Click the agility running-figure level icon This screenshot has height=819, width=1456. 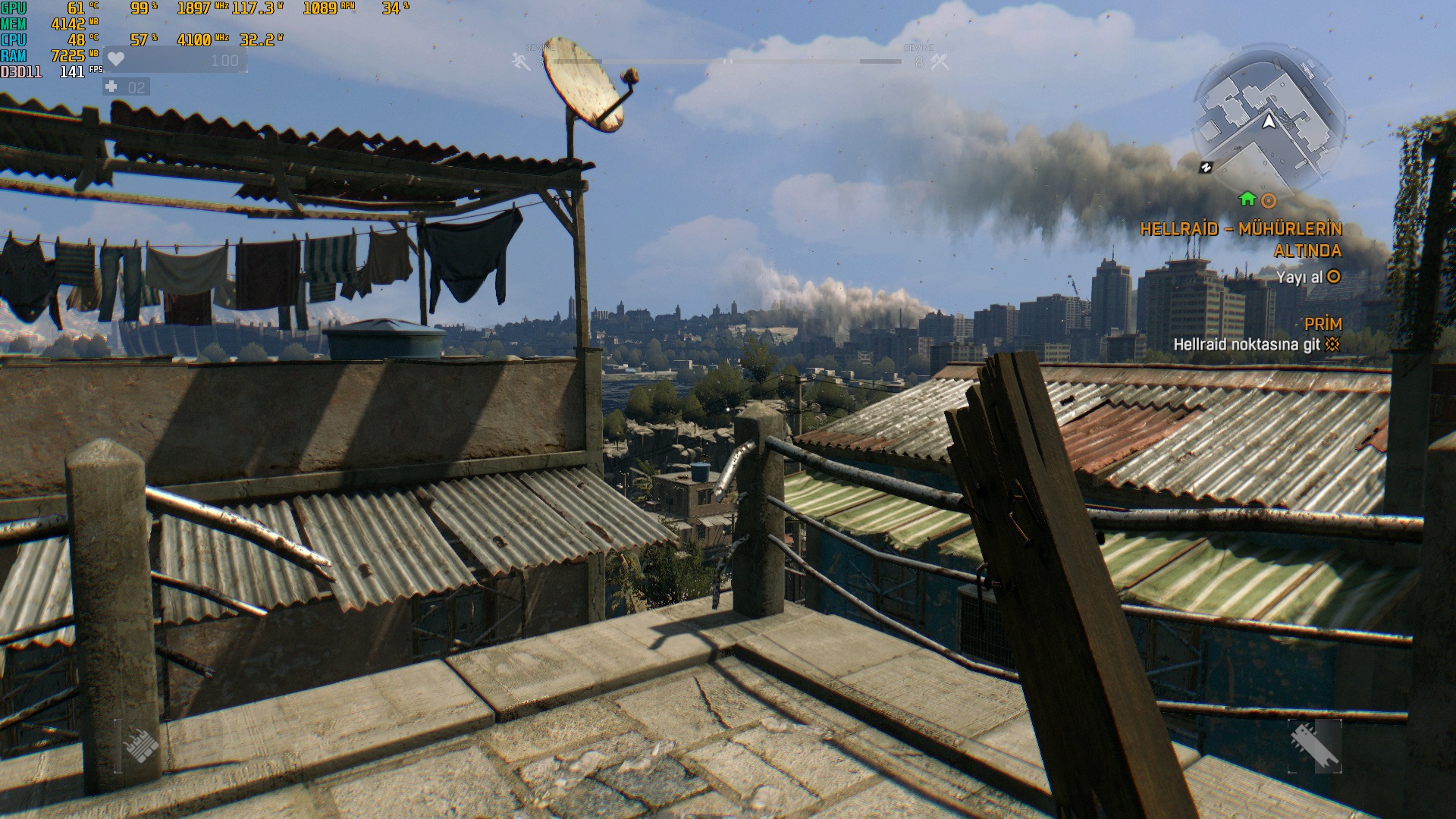click(x=522, y=61)
